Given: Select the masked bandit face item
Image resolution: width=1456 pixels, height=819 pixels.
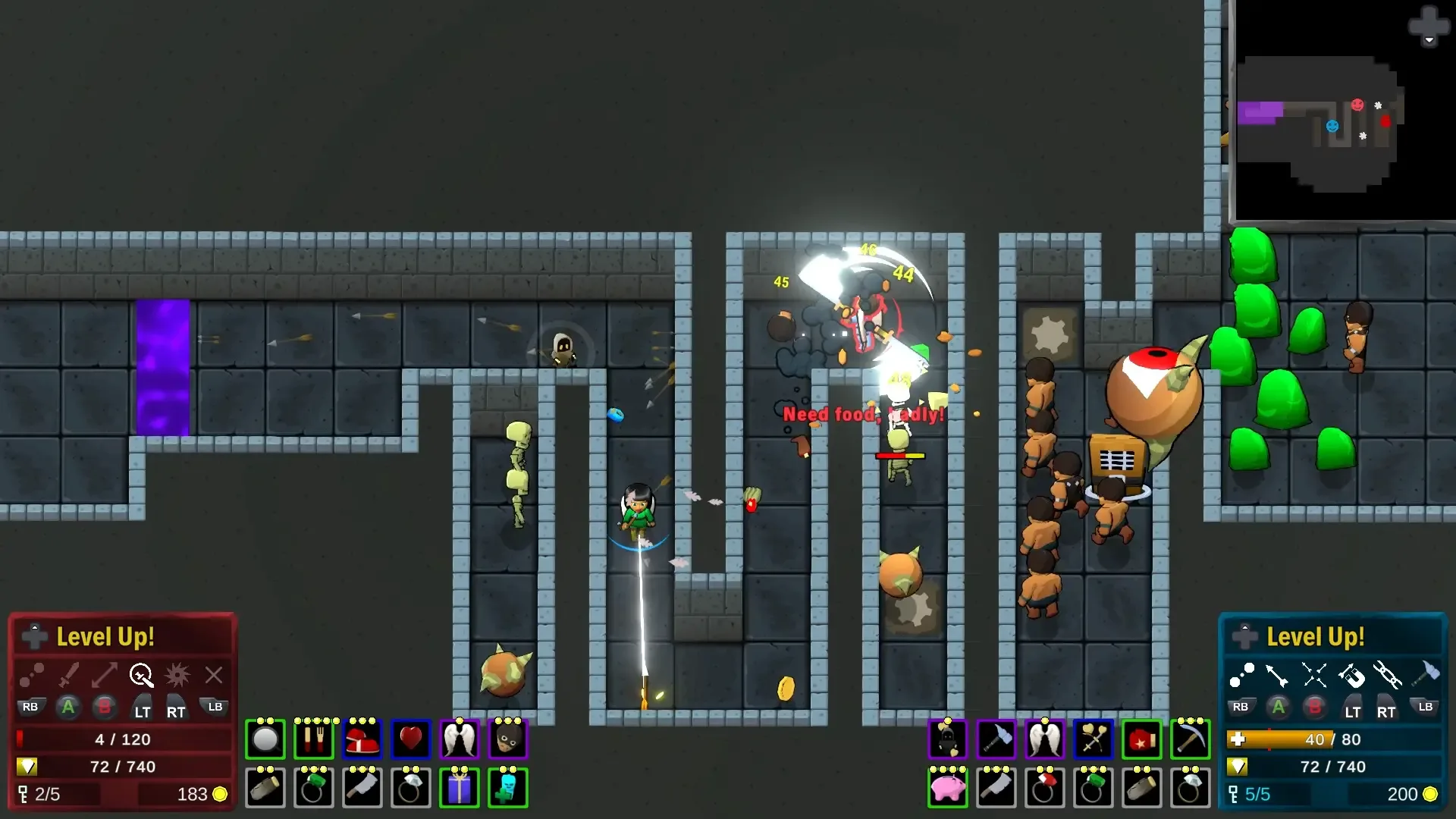Looking at the screenshot, I should pyautogui.click(x=507, y=739).
